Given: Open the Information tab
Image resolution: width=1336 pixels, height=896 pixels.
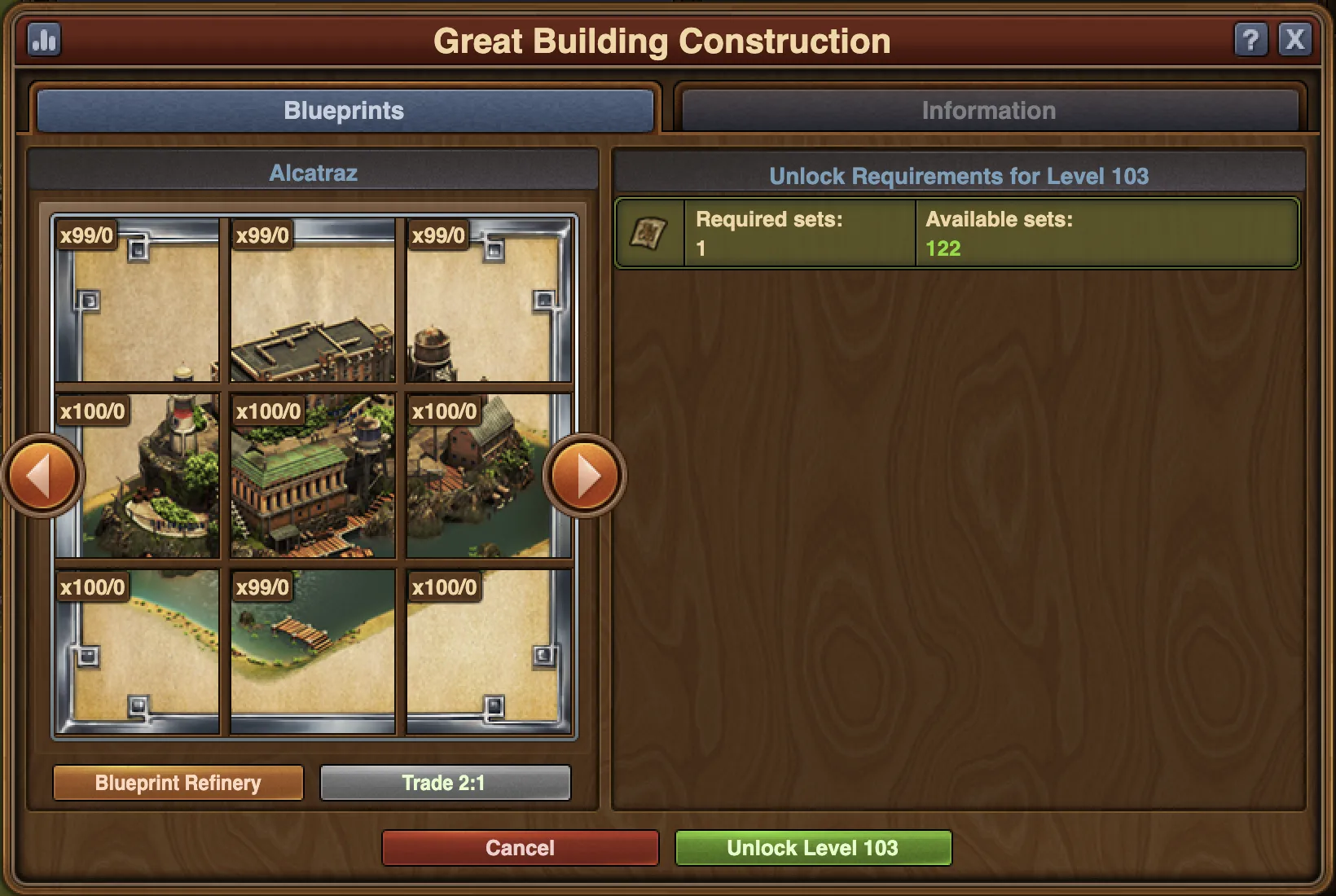Looking at the screenshot, I should tap(988, 111).
